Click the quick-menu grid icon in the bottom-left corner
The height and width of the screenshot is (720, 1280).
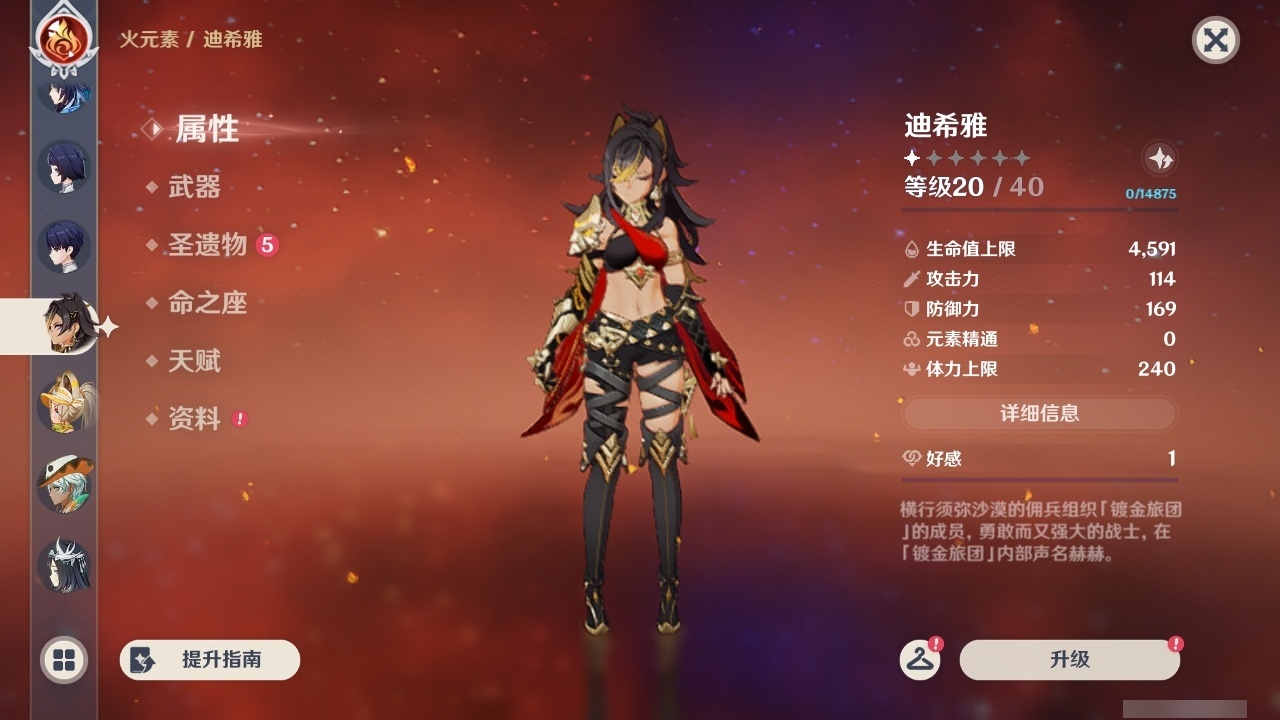click(x=62, y=660)
